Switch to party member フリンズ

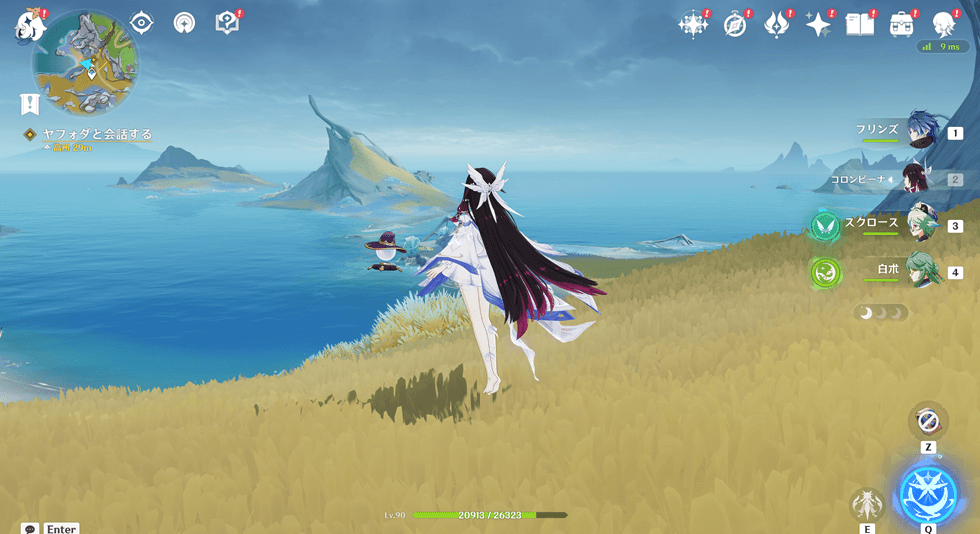918,133
